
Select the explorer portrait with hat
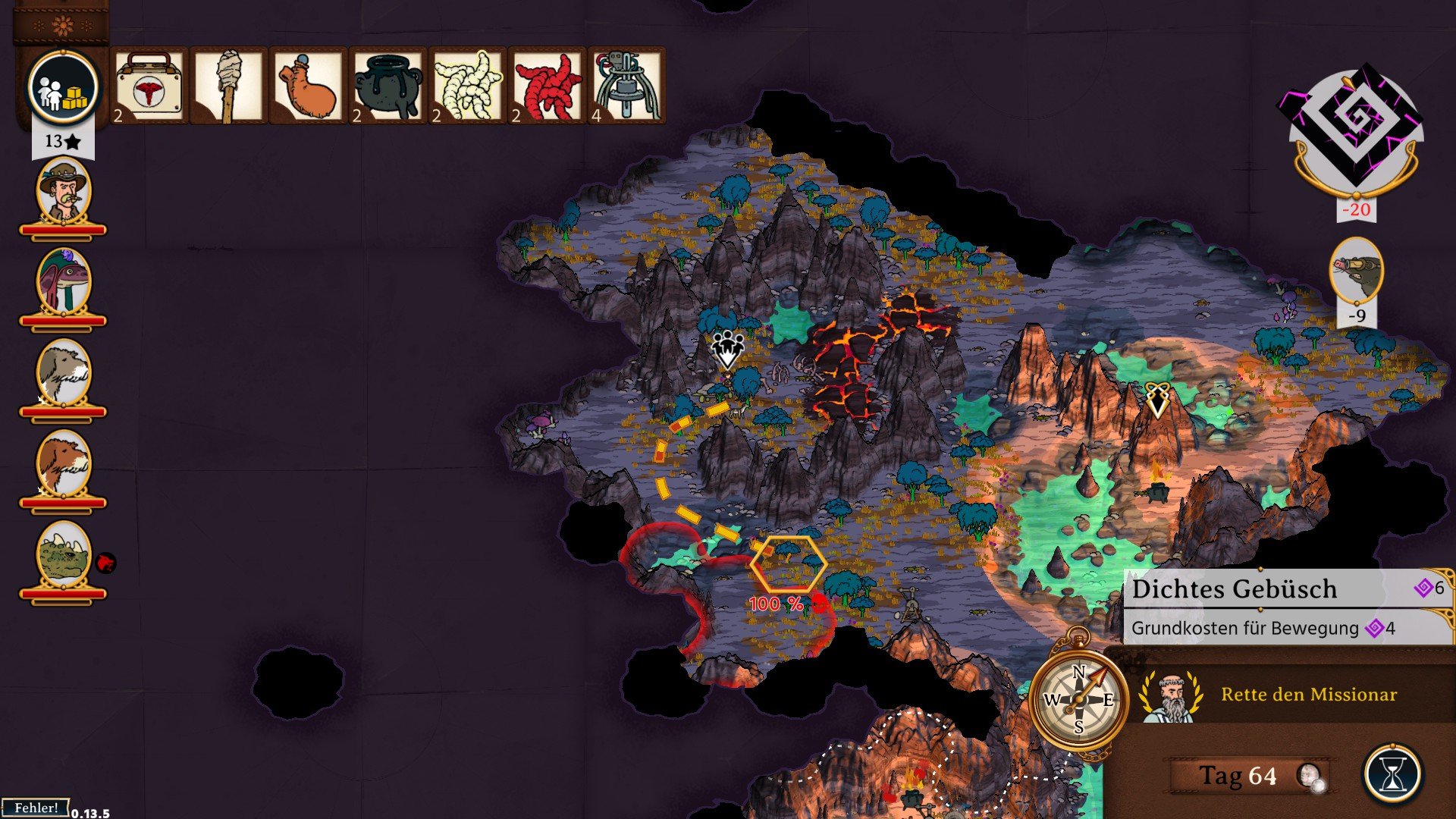[x=64, y=191]
